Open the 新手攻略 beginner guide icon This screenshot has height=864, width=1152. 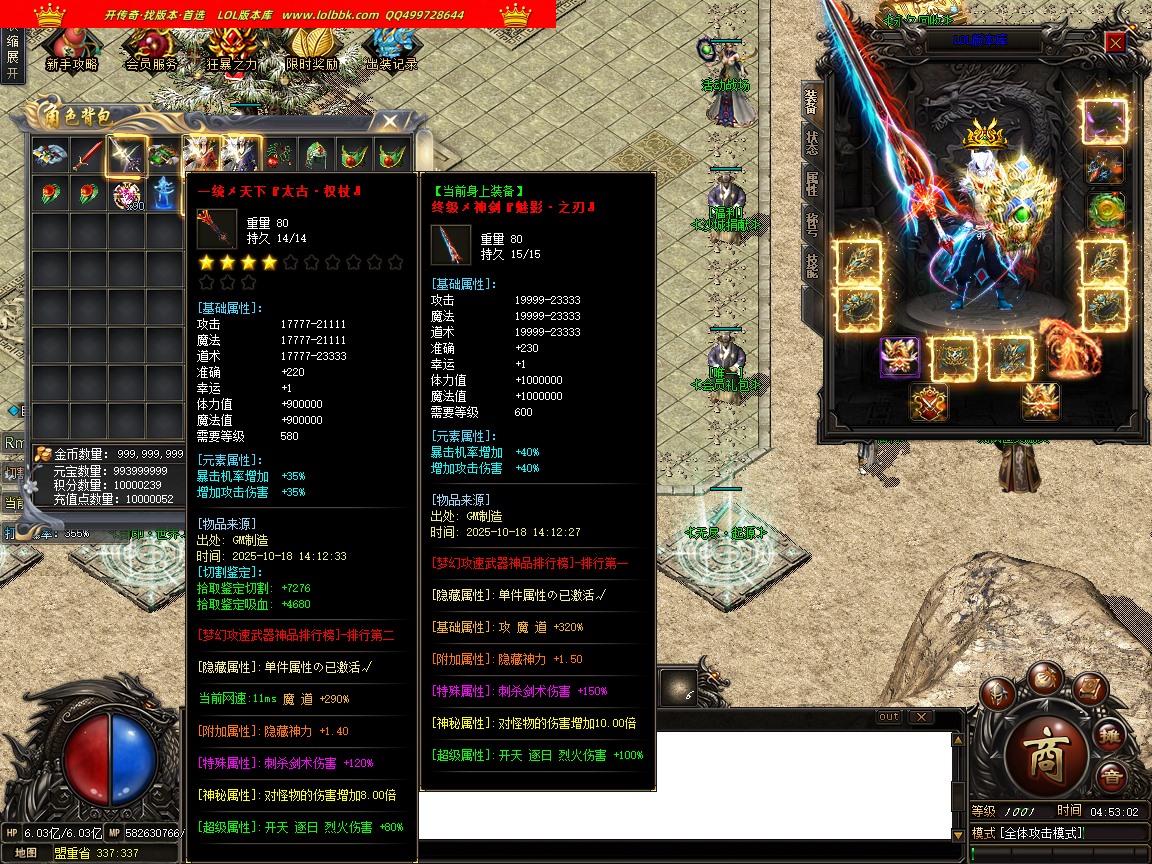pyautogui.click(x=72, y=47)
